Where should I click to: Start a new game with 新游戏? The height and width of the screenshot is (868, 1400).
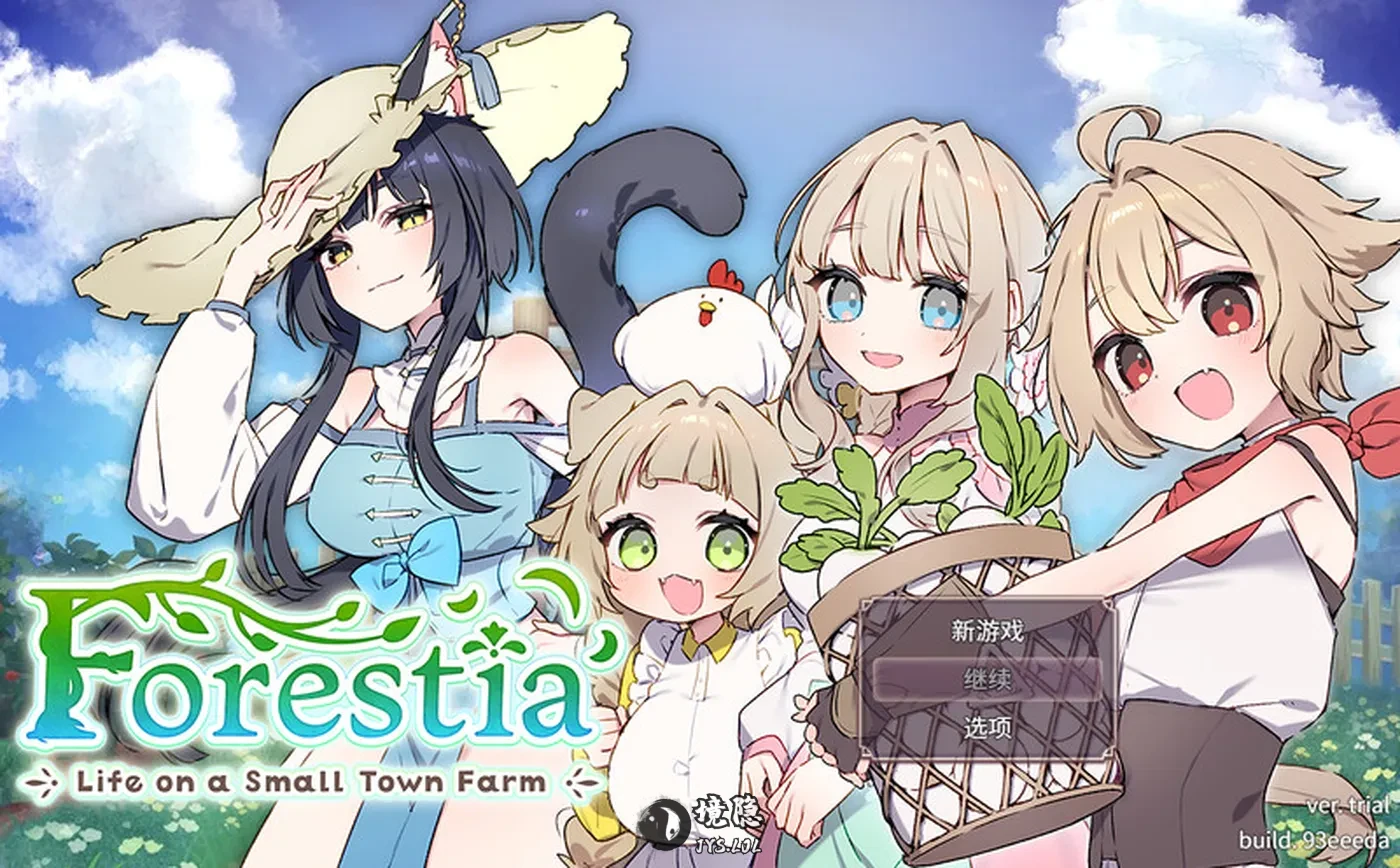coord(987,631)
